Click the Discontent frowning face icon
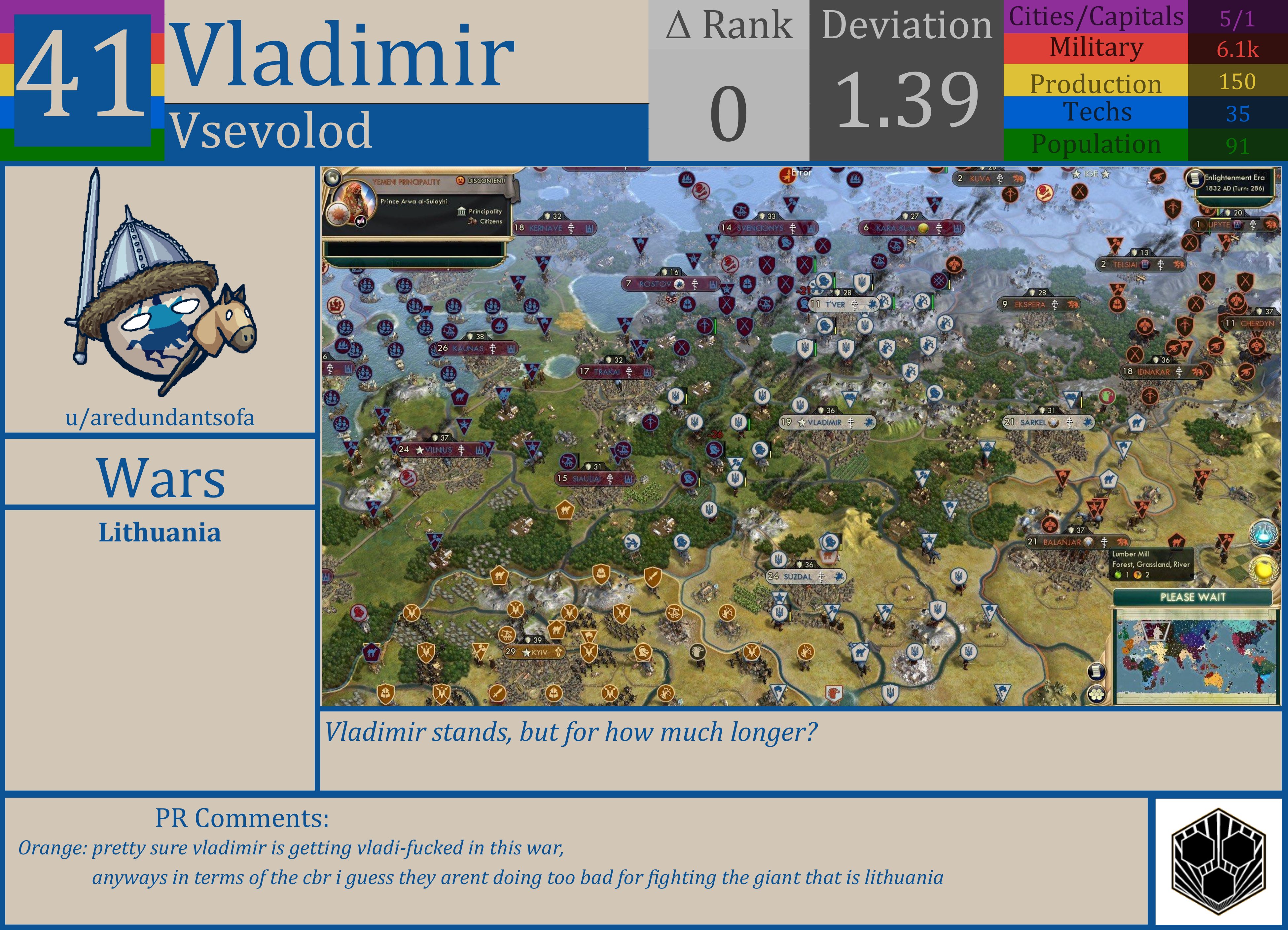This screenshot has width=1288, height=930. 461,181
